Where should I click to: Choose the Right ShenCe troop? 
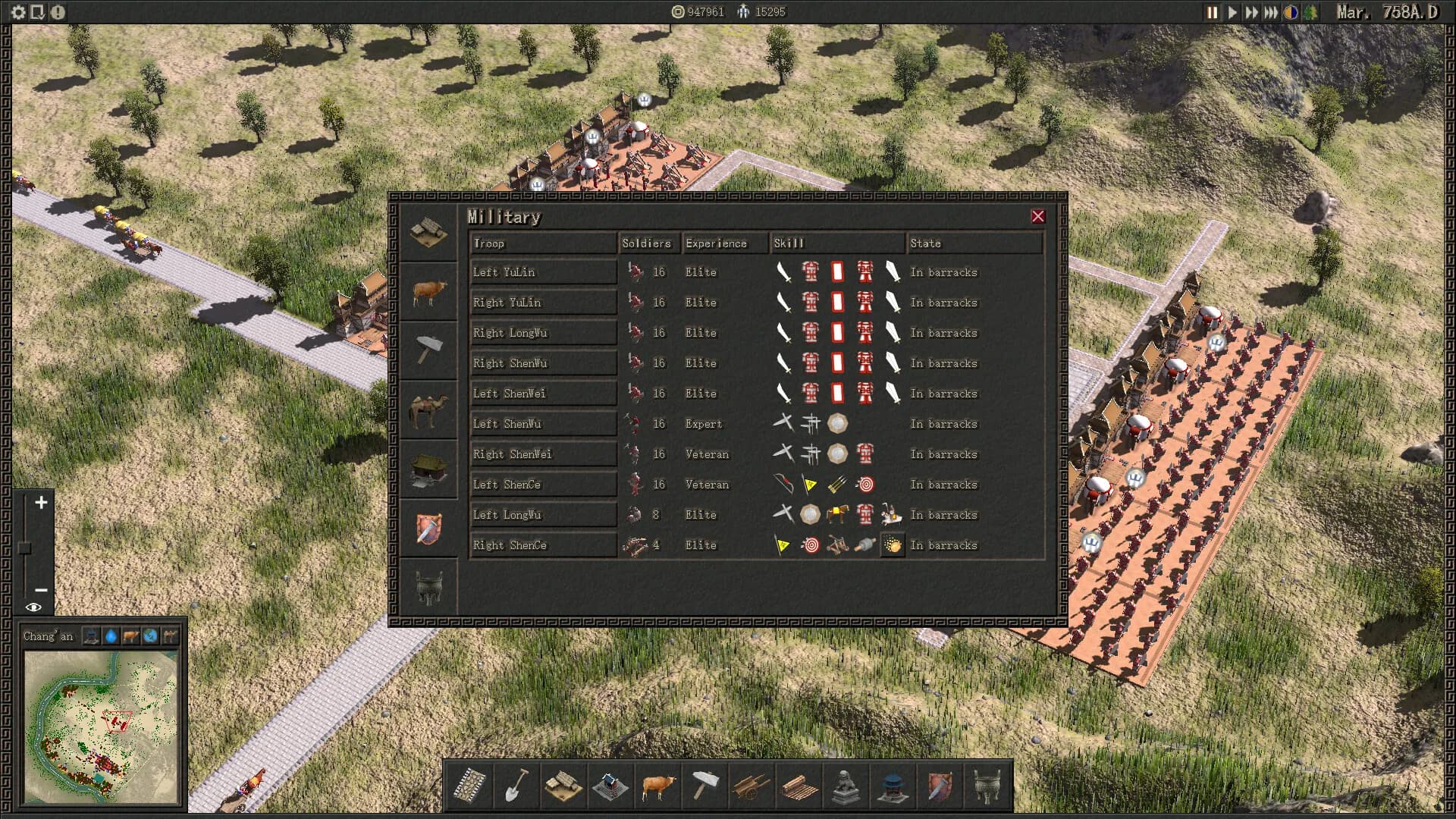[x=543, y=545]
